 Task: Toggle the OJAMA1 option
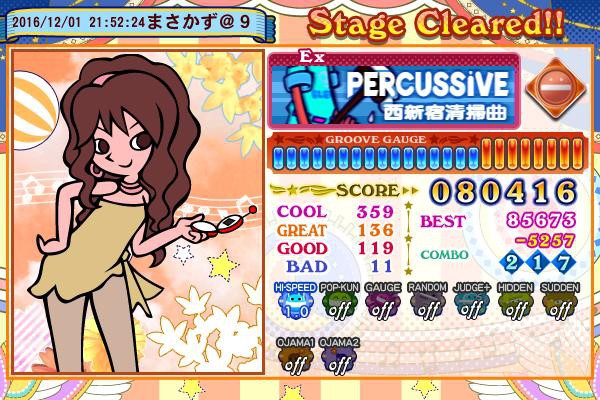coord(294,358)
